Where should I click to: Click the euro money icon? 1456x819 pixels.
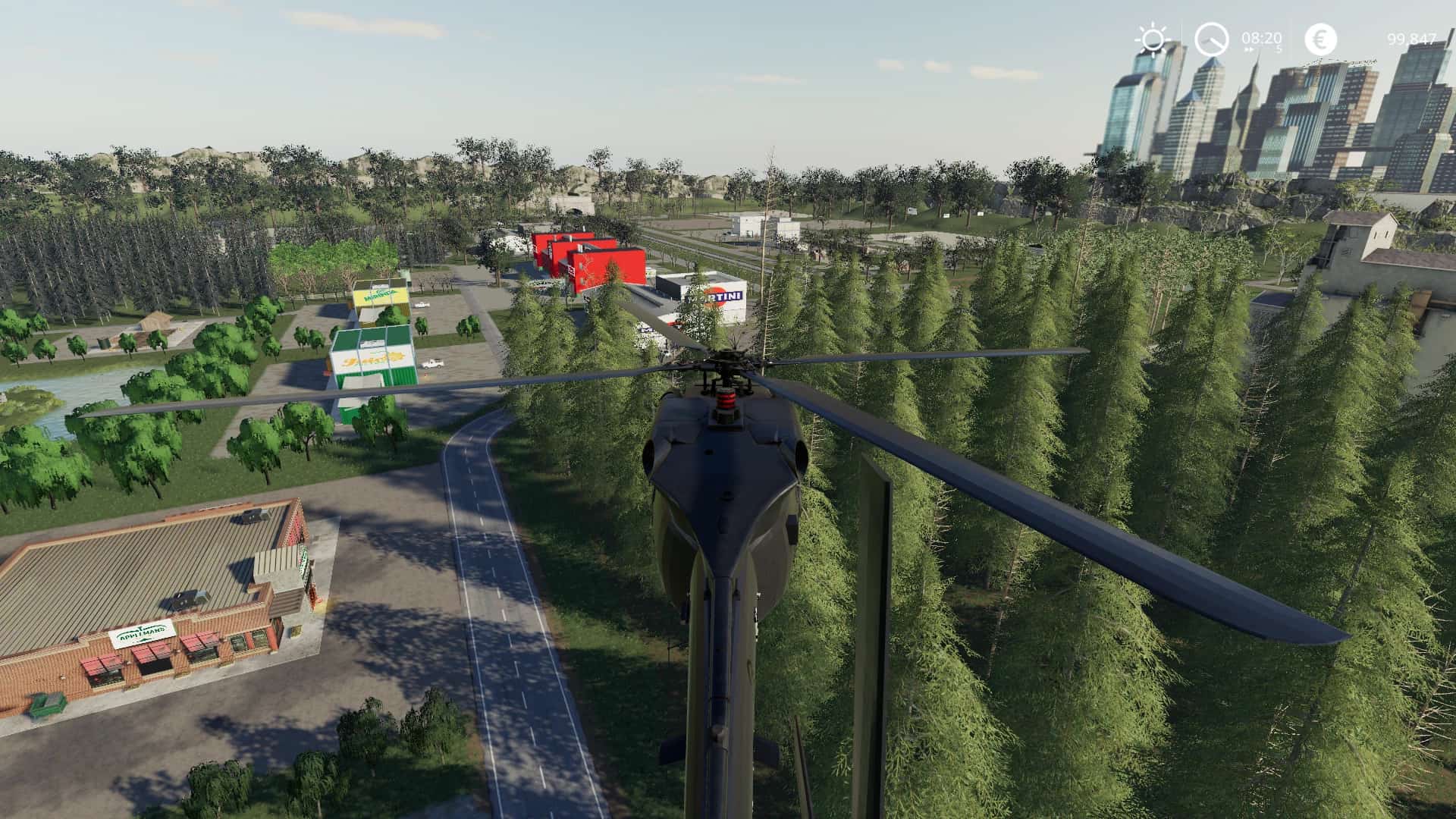1320,39
